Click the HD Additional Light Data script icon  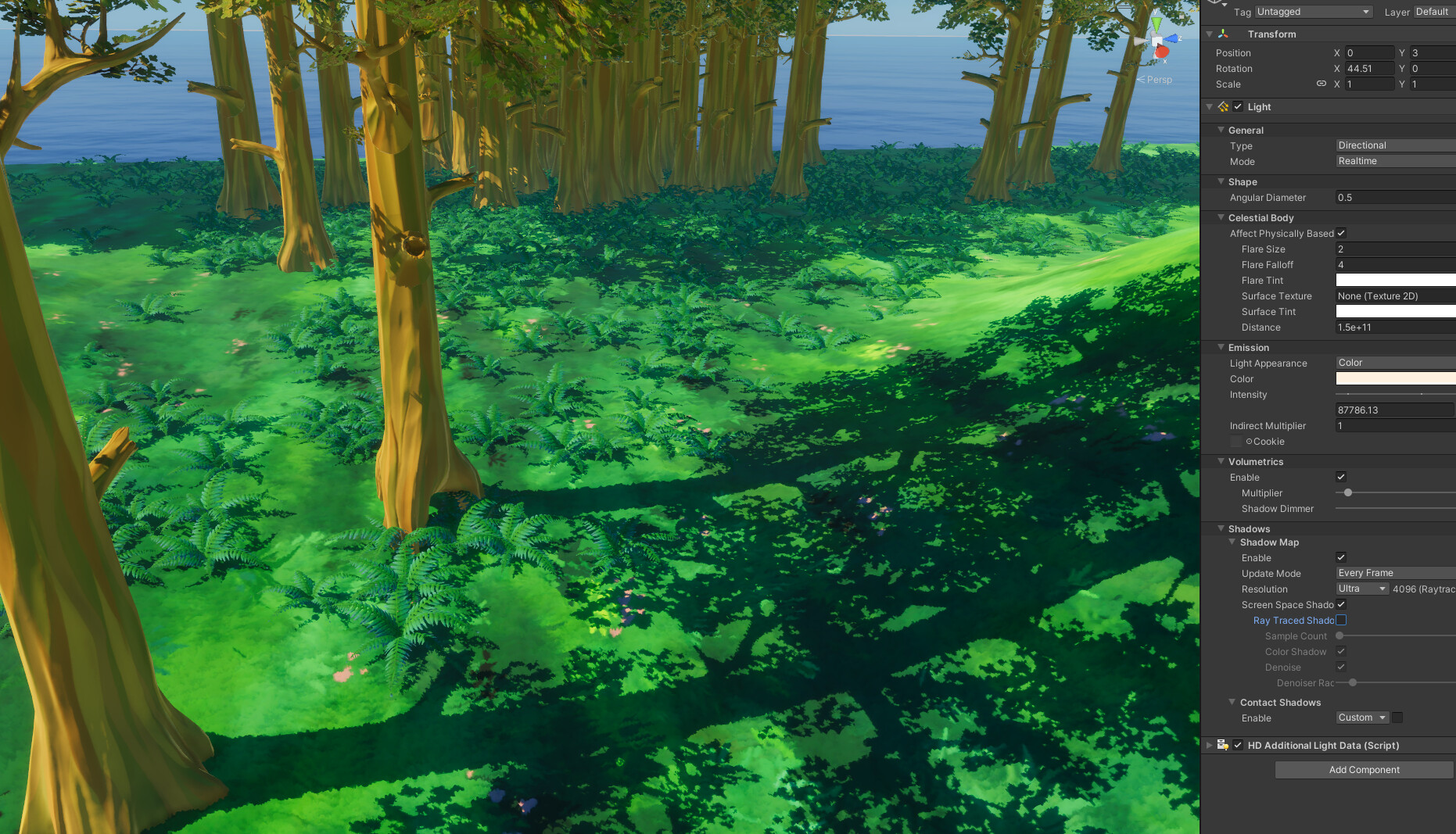point(1223,745)
